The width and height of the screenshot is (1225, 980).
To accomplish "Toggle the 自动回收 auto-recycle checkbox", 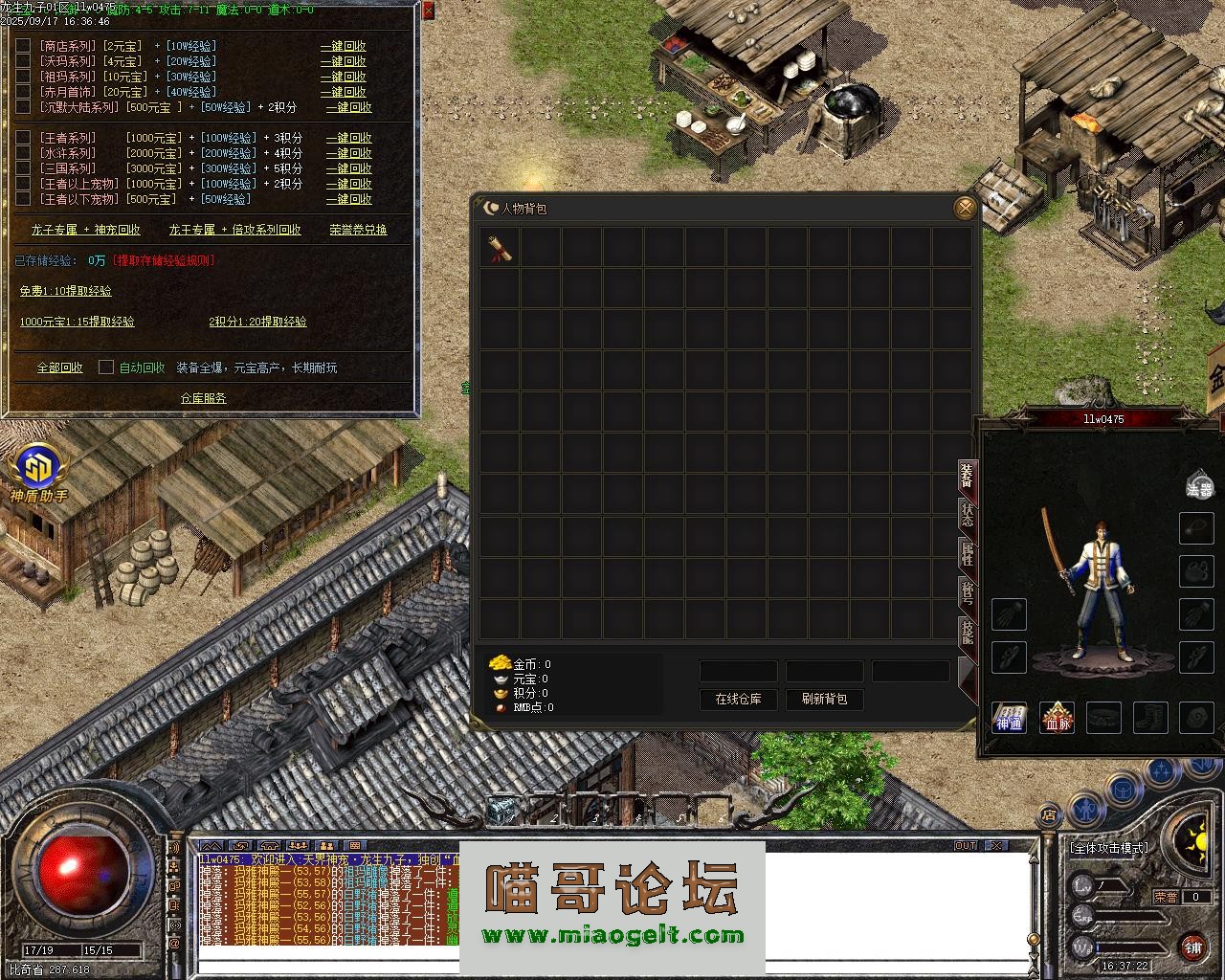I will (106, 367).
